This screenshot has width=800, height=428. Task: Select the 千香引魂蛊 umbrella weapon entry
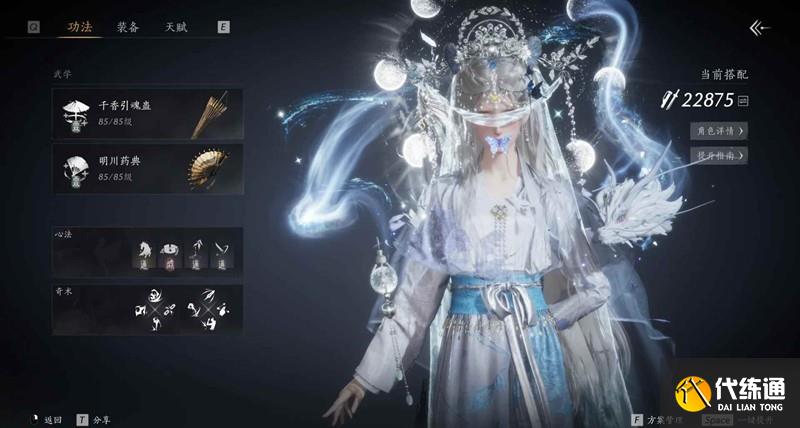147,112
